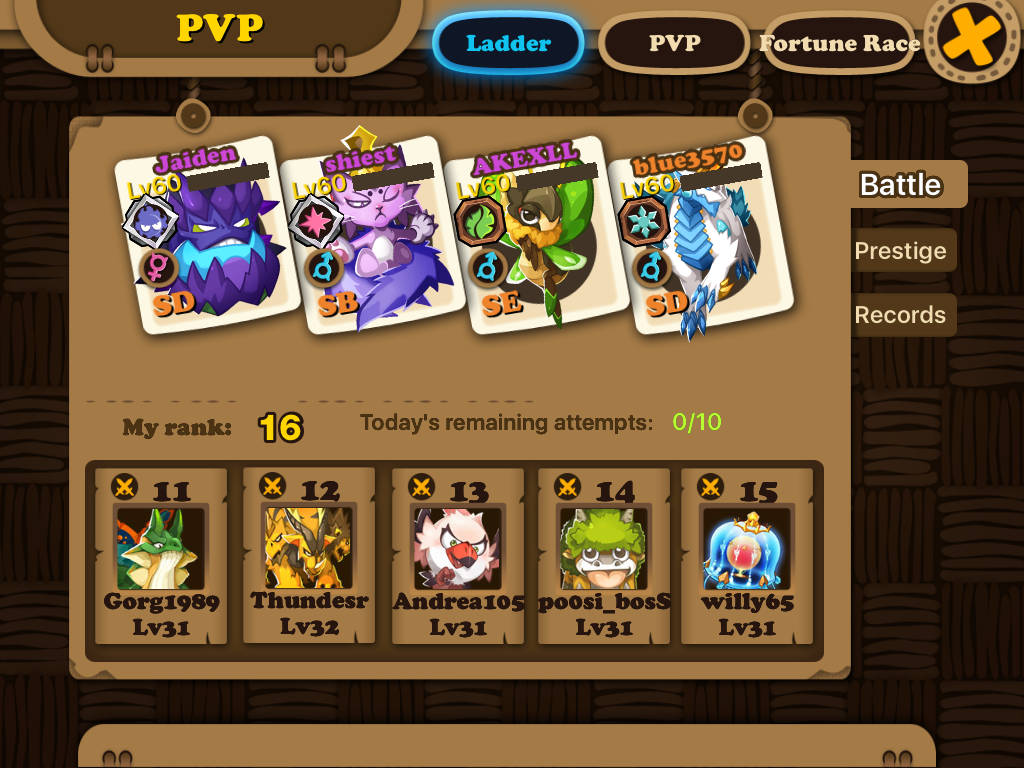Challenge rank 11 player Gorg1989

pyautogui.click(x=161, y=556)
